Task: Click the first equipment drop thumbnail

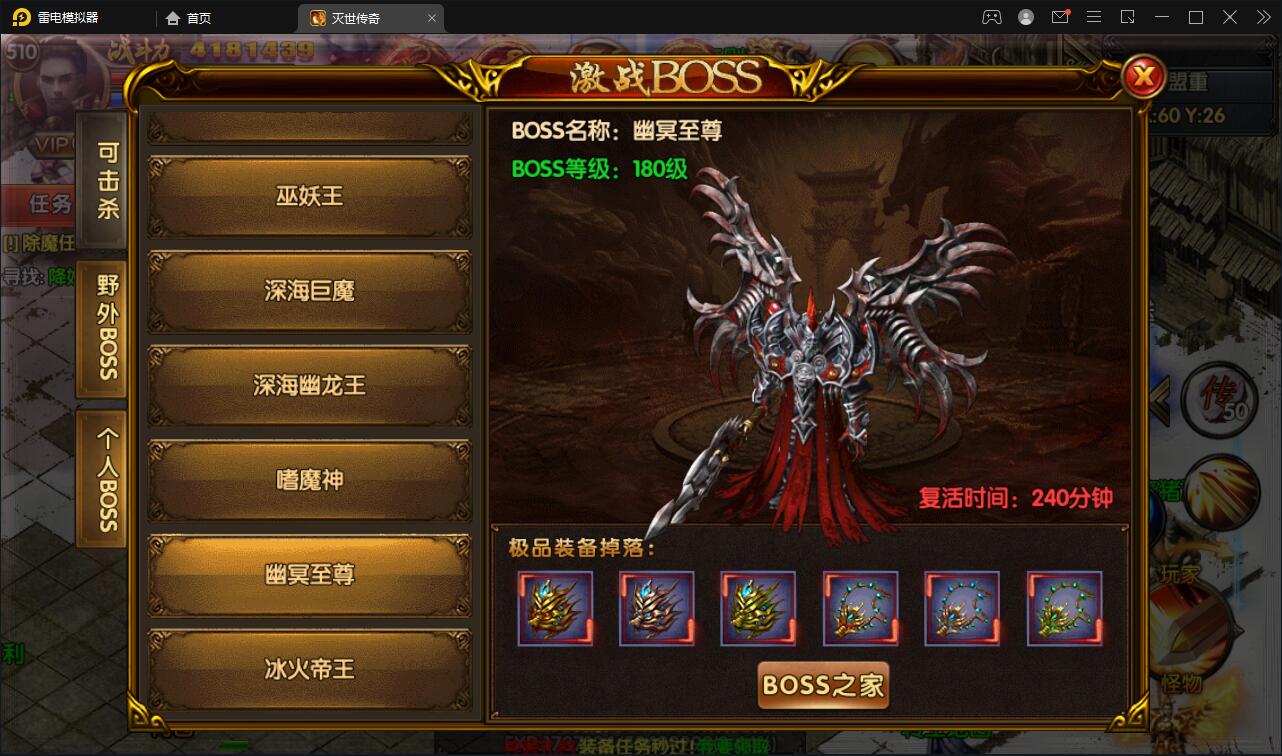Action: pos(555,607)
